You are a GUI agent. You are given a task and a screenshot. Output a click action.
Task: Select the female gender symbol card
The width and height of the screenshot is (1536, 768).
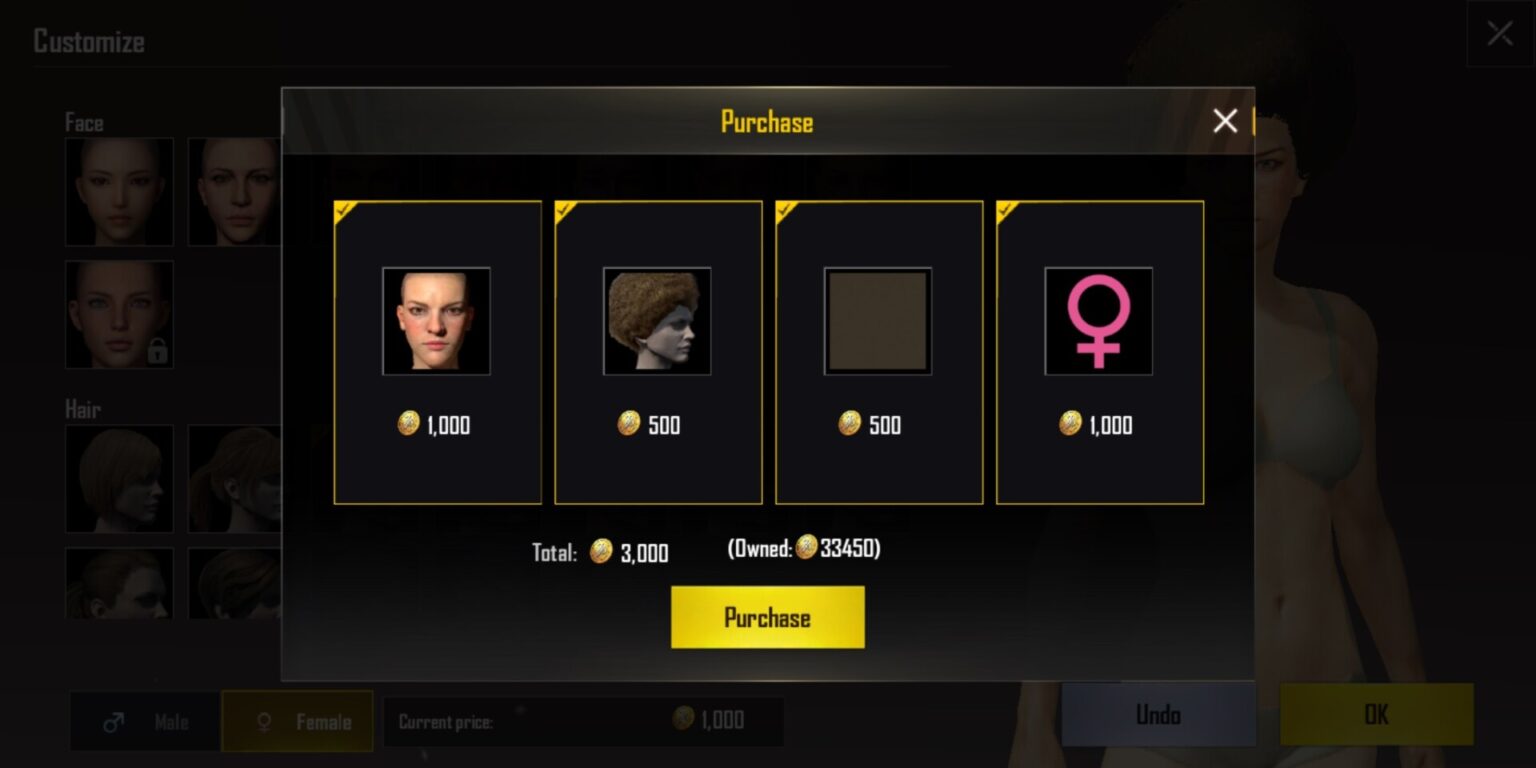point(1099,352)
